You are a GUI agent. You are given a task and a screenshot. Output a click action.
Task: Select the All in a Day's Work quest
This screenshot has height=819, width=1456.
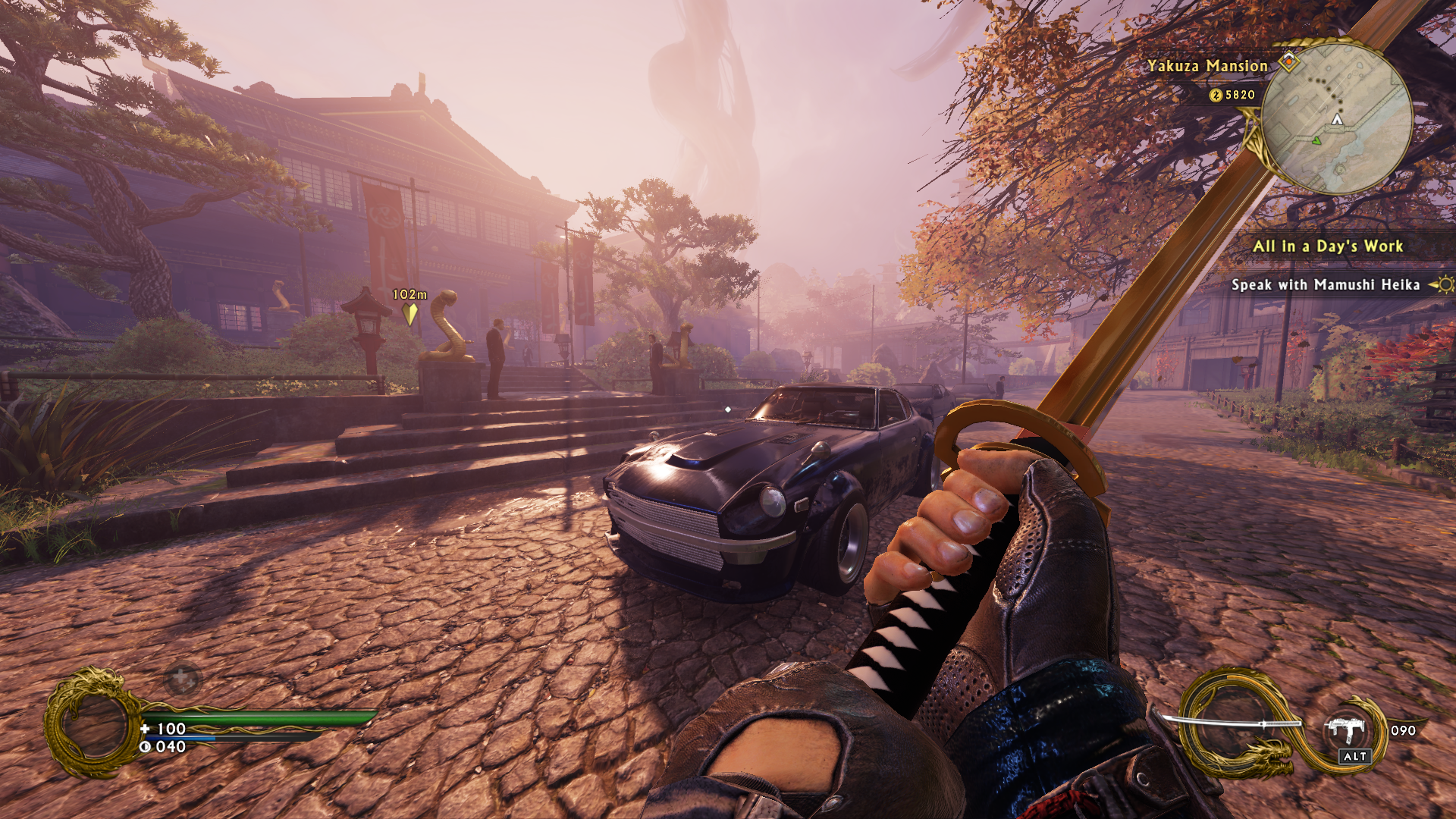(x=1327, y=246)
